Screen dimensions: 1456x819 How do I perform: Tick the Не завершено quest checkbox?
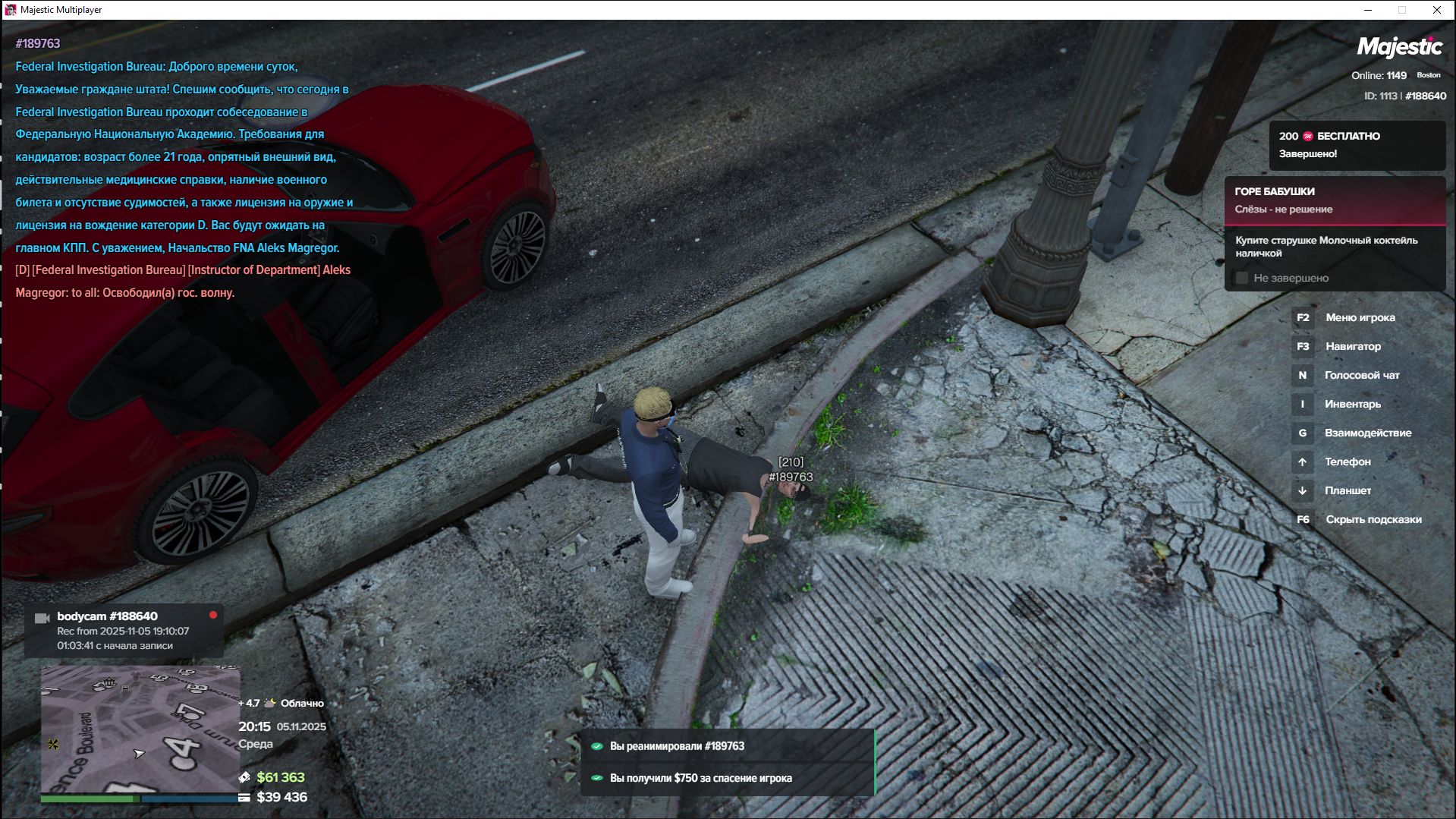tap(1242, 279)
